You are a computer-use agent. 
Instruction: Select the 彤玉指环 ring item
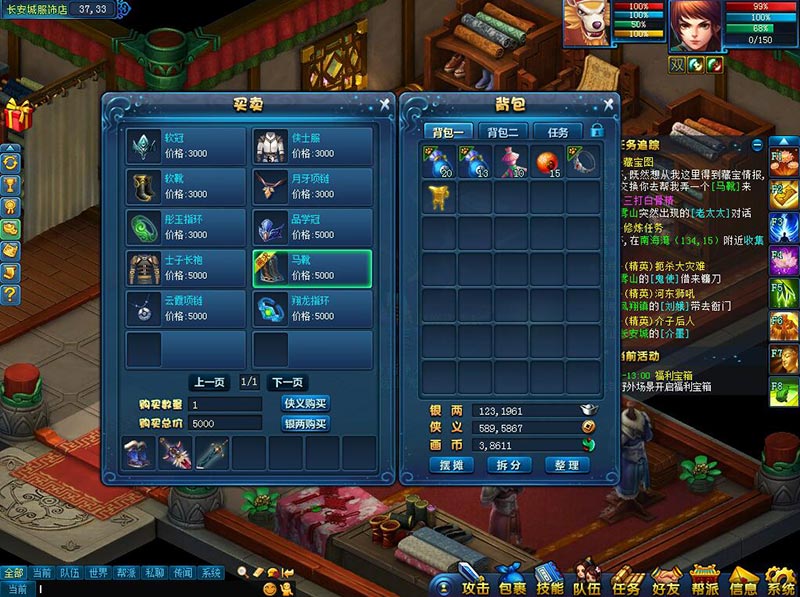186,228
